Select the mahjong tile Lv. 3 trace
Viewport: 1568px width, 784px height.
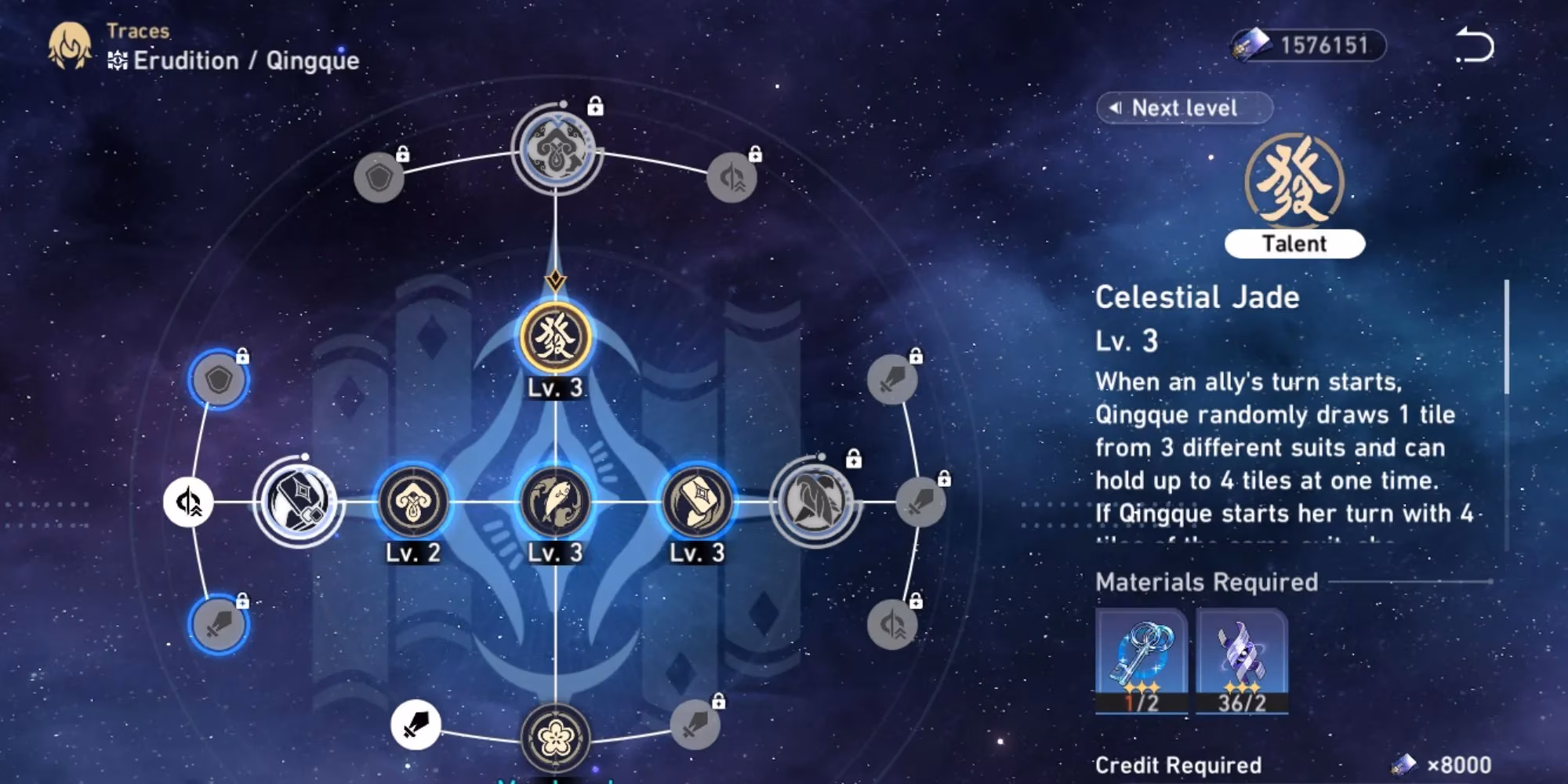pyautogui.click(x=697, y=502)
